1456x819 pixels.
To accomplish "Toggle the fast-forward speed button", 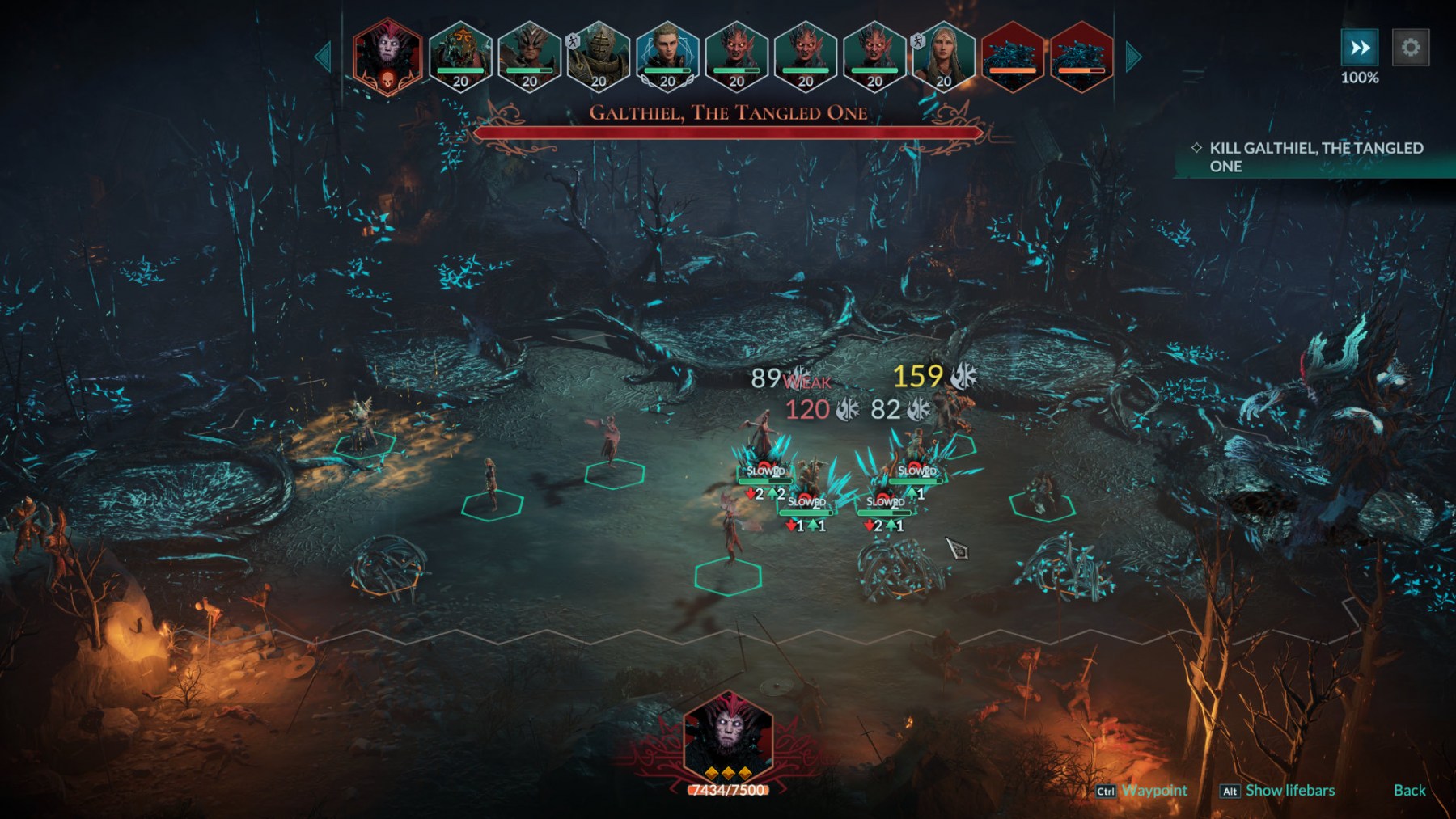I will click(1360, 48).
